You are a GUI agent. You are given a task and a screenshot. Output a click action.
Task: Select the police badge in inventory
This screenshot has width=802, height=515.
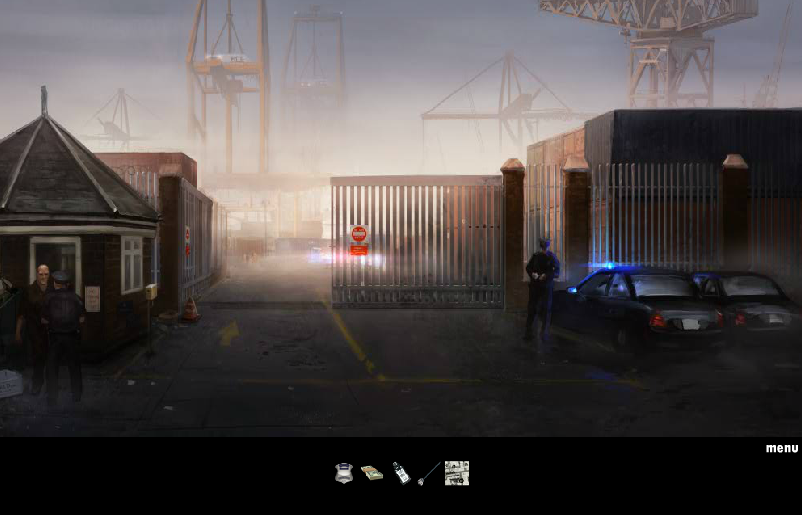coord(344,473)
